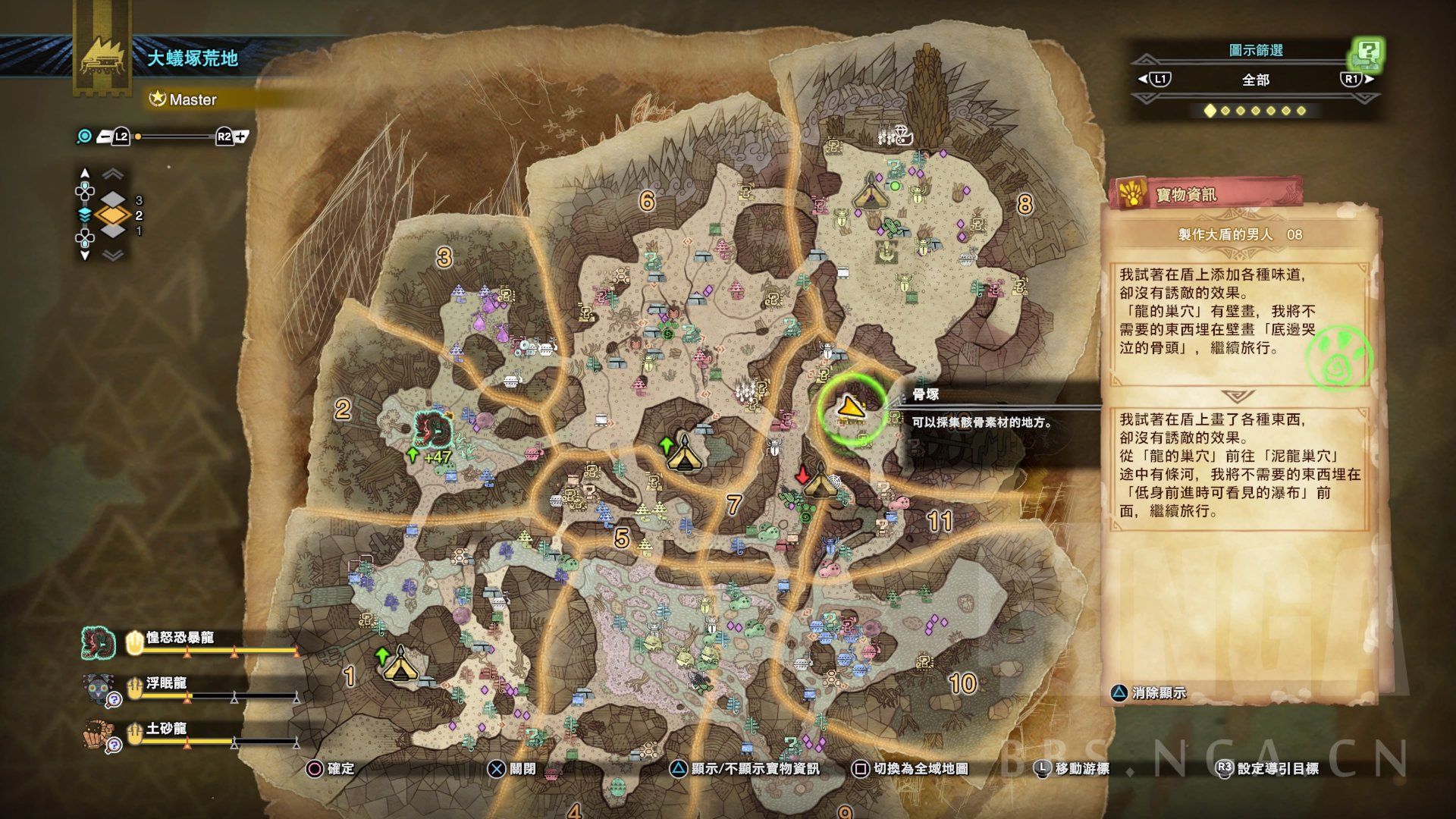Adjust the map zoom slider
1456x819 pixels.
[174, 137]
